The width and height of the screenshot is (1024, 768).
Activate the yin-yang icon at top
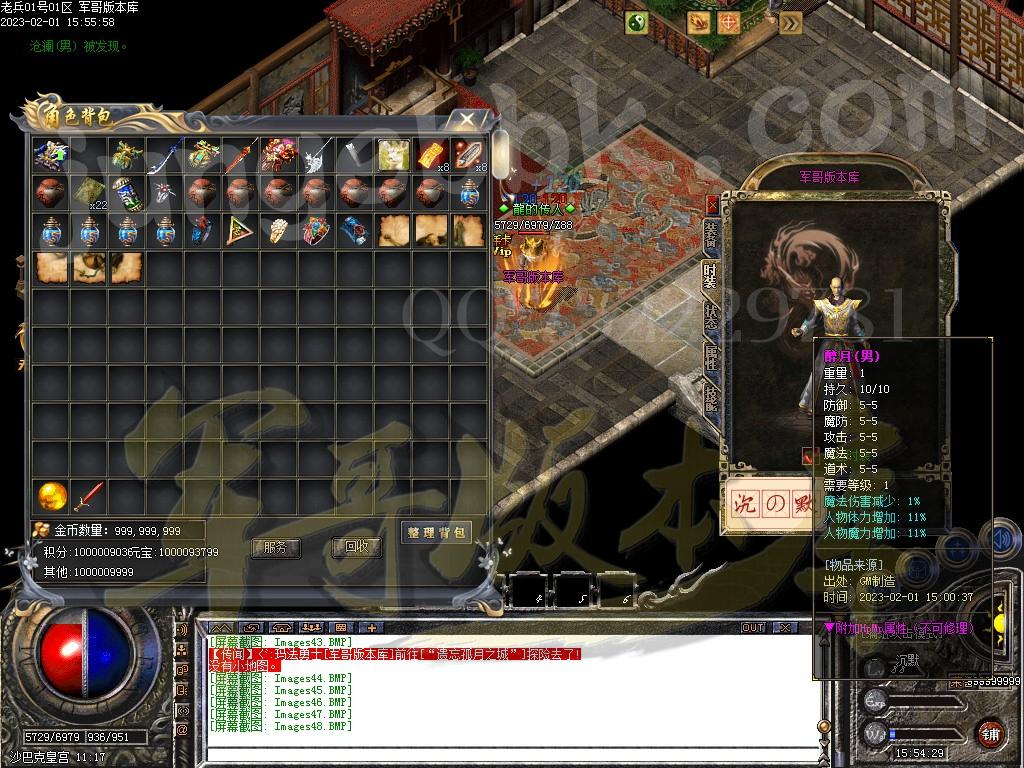click(636, 22)
